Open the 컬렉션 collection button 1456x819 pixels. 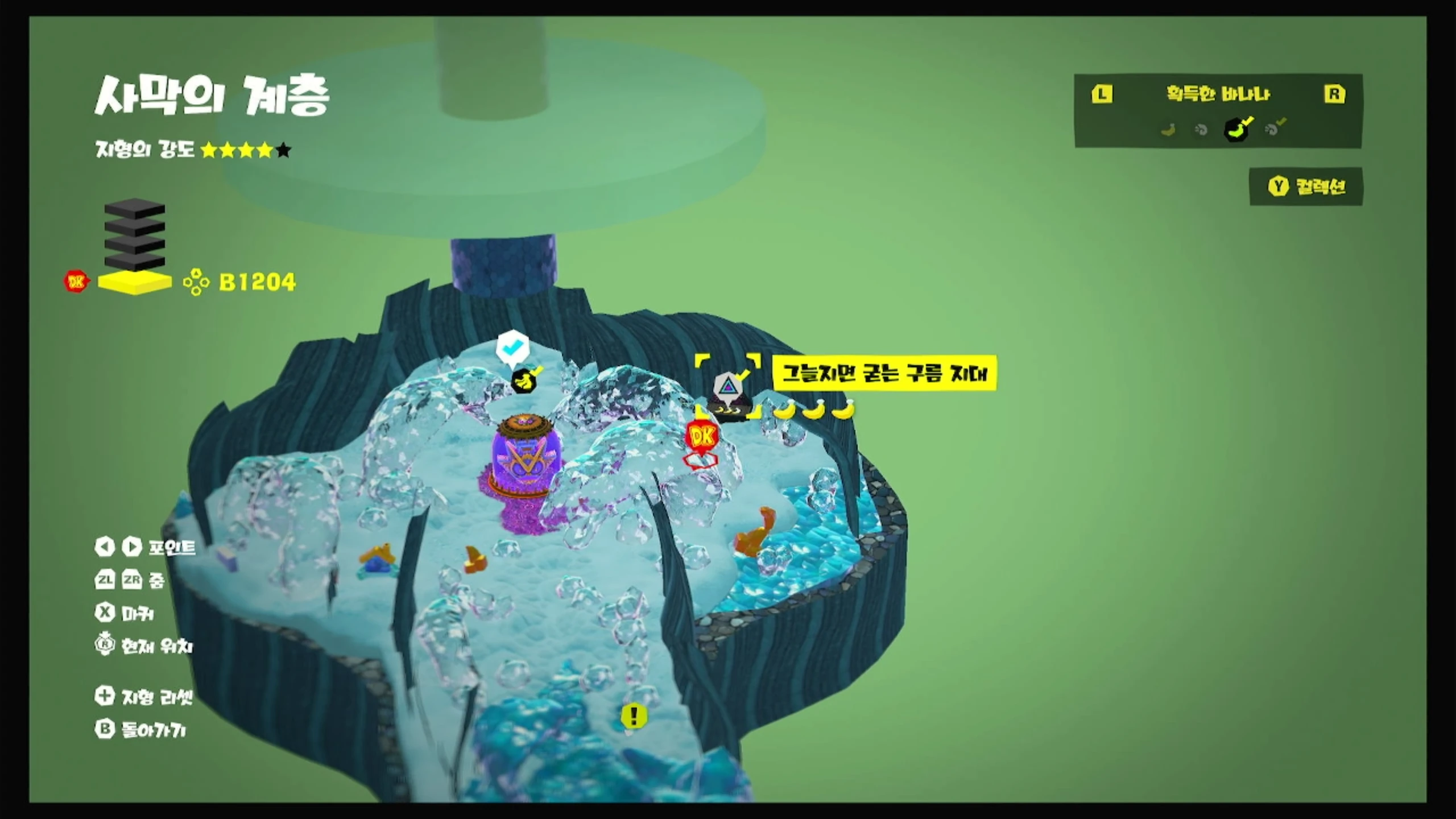pos(1306,187)
